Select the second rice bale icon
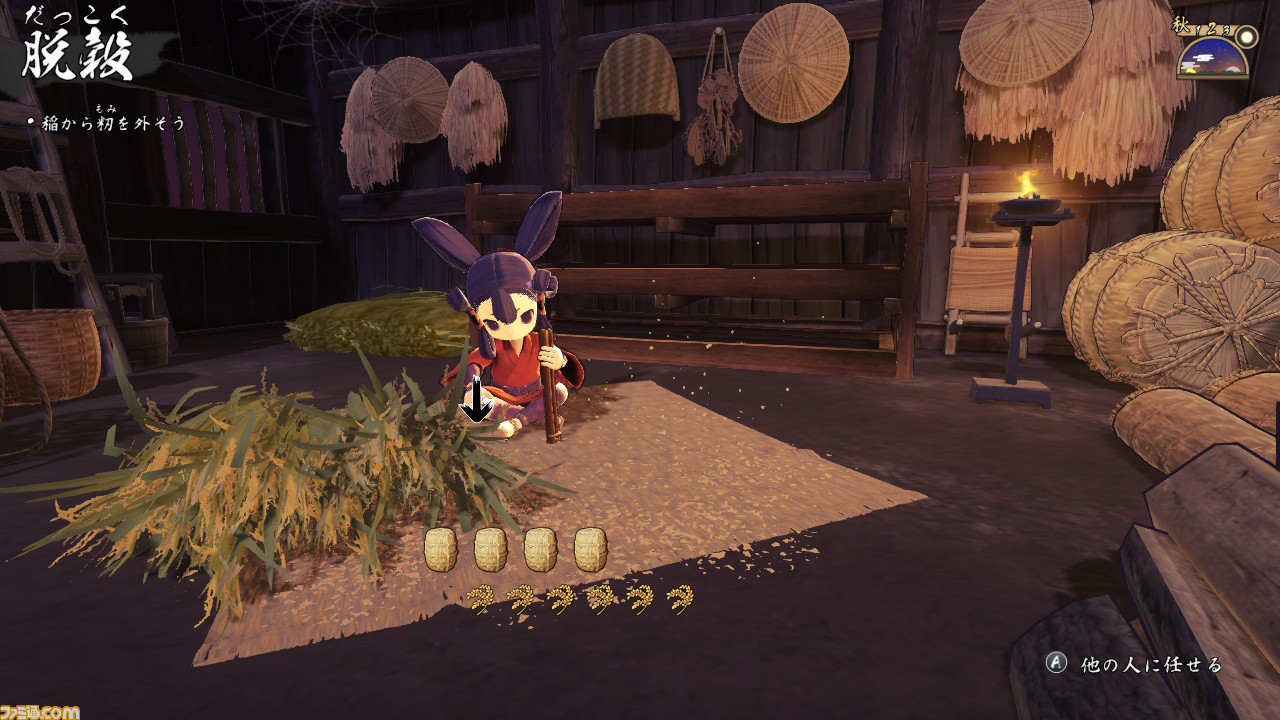 [490, 550]
